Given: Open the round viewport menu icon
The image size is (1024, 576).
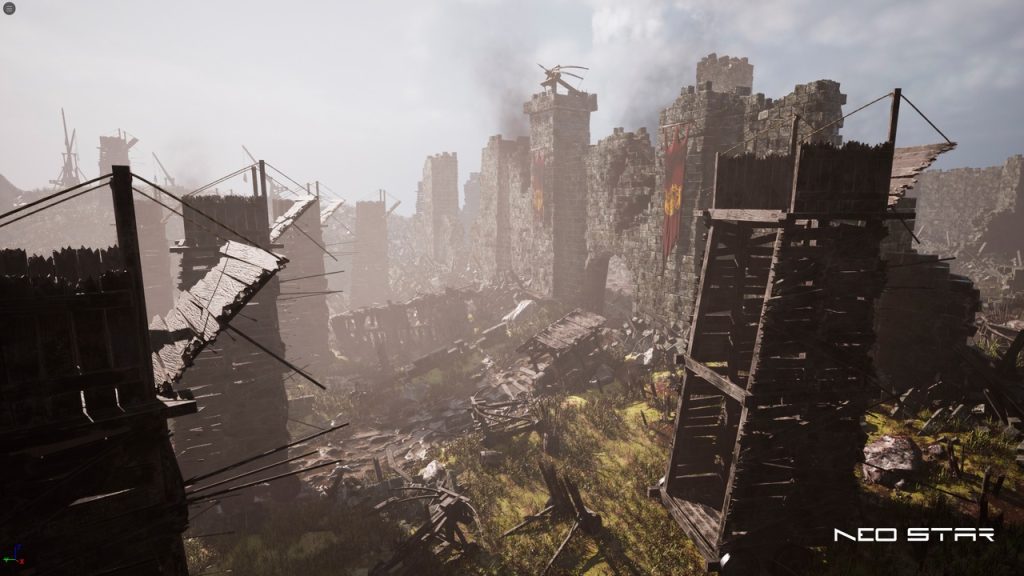Looking at the screenshot, I should tap(8, 8).
